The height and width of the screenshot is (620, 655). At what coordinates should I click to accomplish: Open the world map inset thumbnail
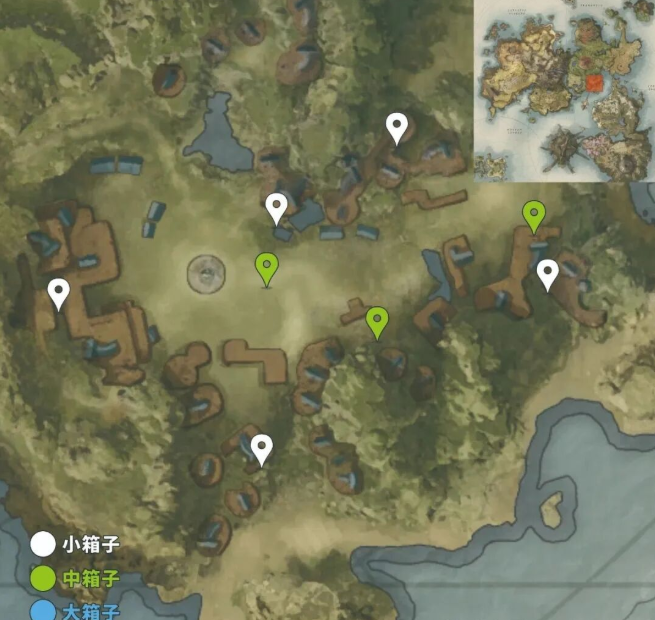tap(563, 91)
